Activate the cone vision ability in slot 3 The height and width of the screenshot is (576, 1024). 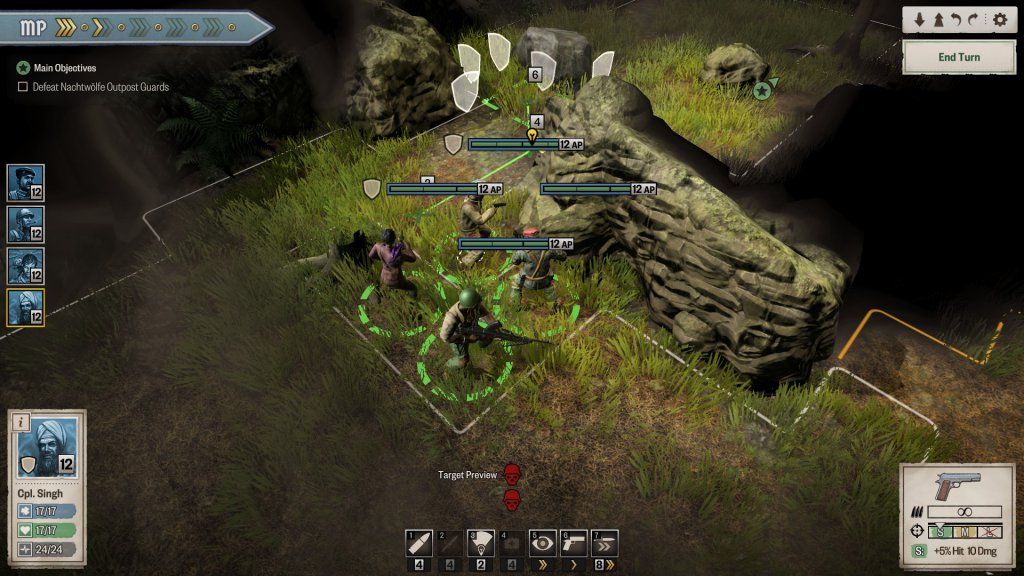[x=481, y=544]
